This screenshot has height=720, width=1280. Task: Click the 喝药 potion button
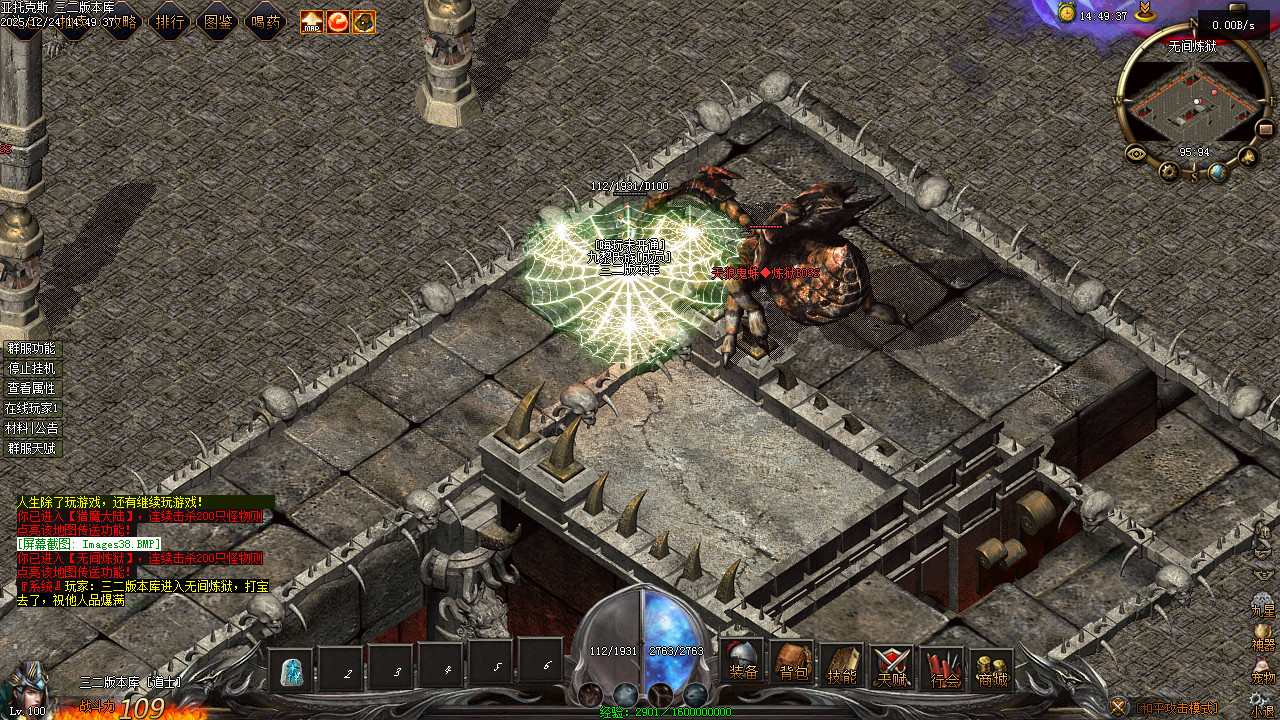point(266,21)
